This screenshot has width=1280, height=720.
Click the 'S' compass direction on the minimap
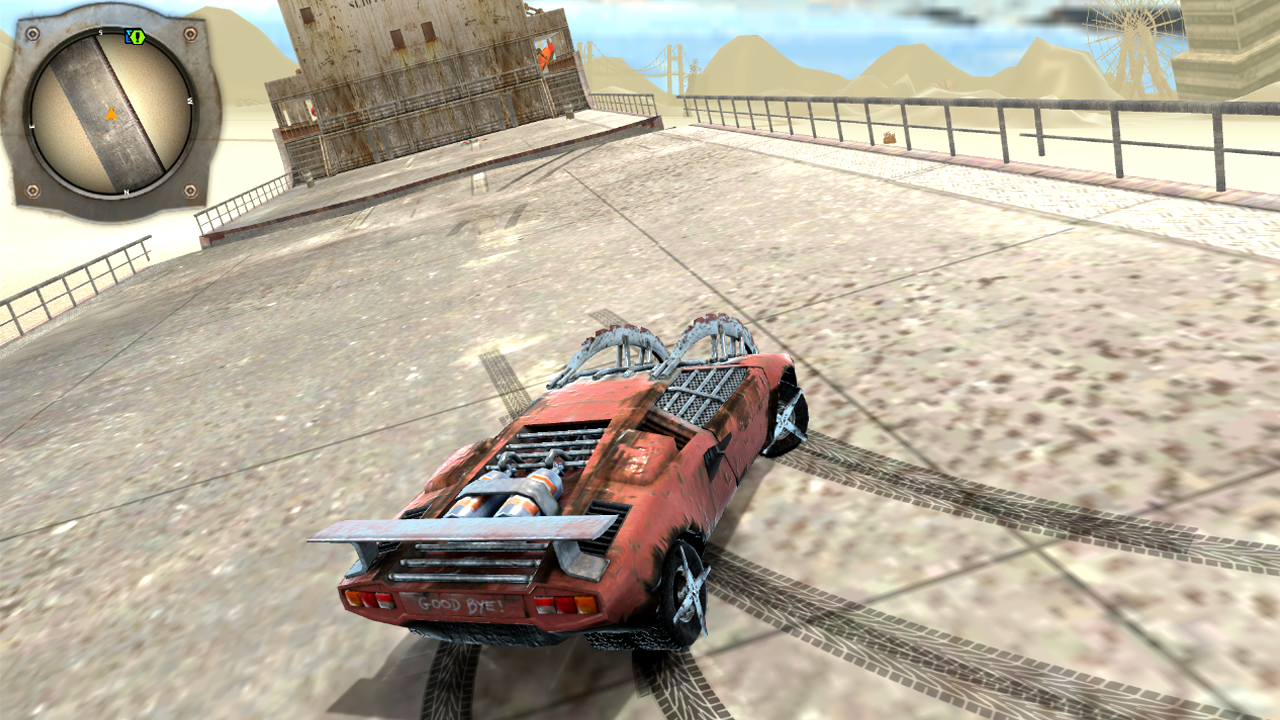pyautogui.click(x=99, y=32)
